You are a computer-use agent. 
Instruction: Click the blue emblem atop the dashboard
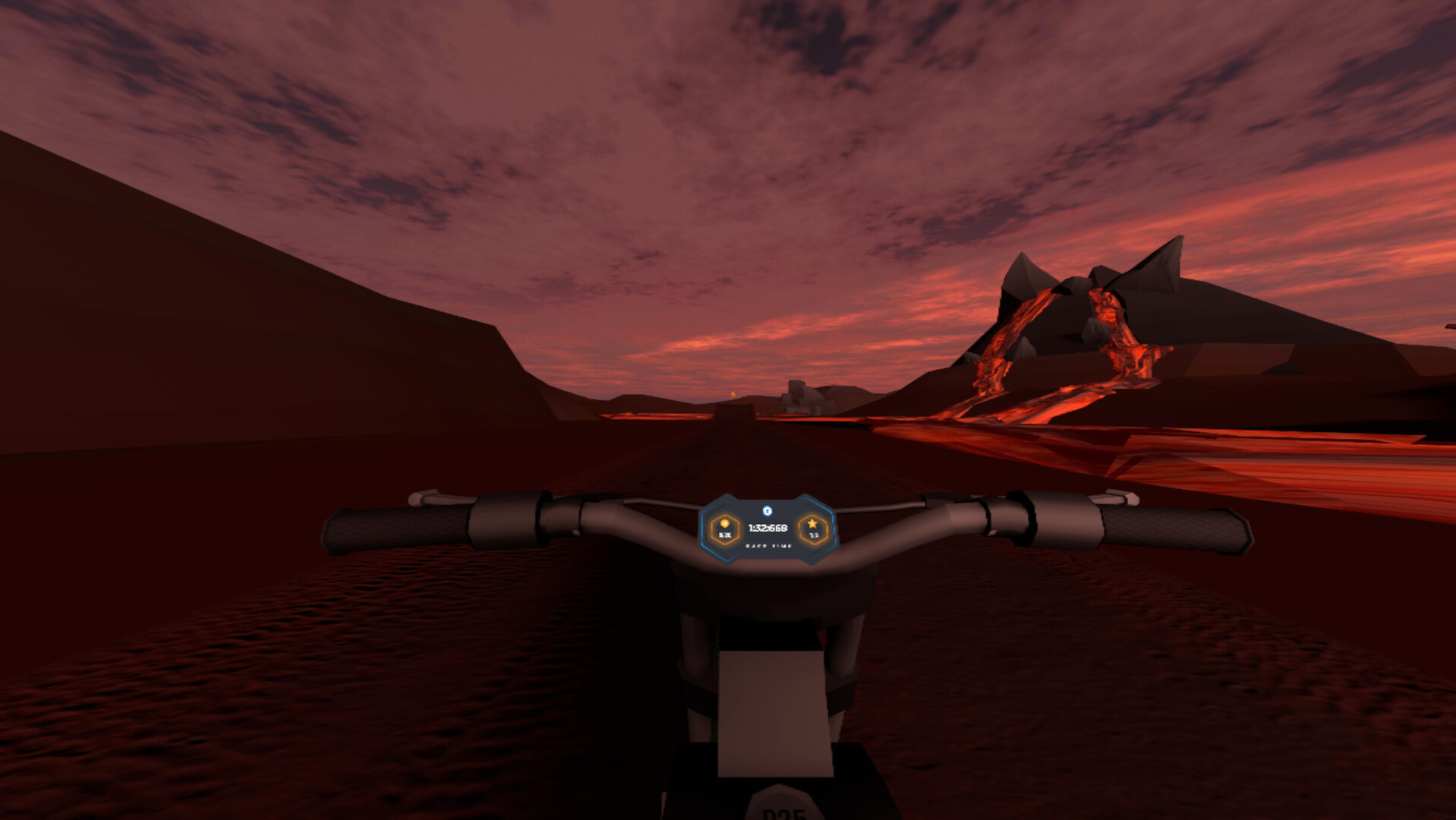(767, 510)
